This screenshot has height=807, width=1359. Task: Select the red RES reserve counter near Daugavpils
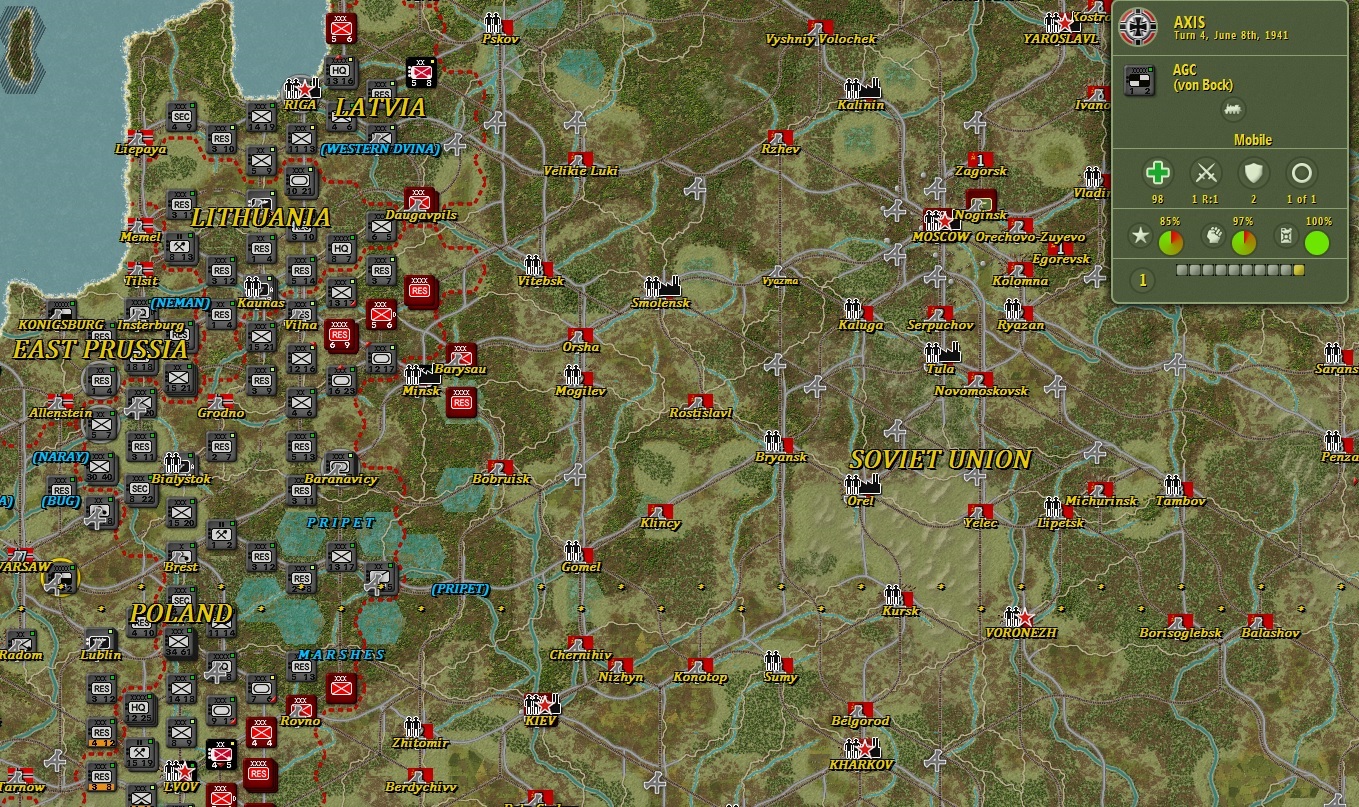pyautogui.click(x=421, y=291)
